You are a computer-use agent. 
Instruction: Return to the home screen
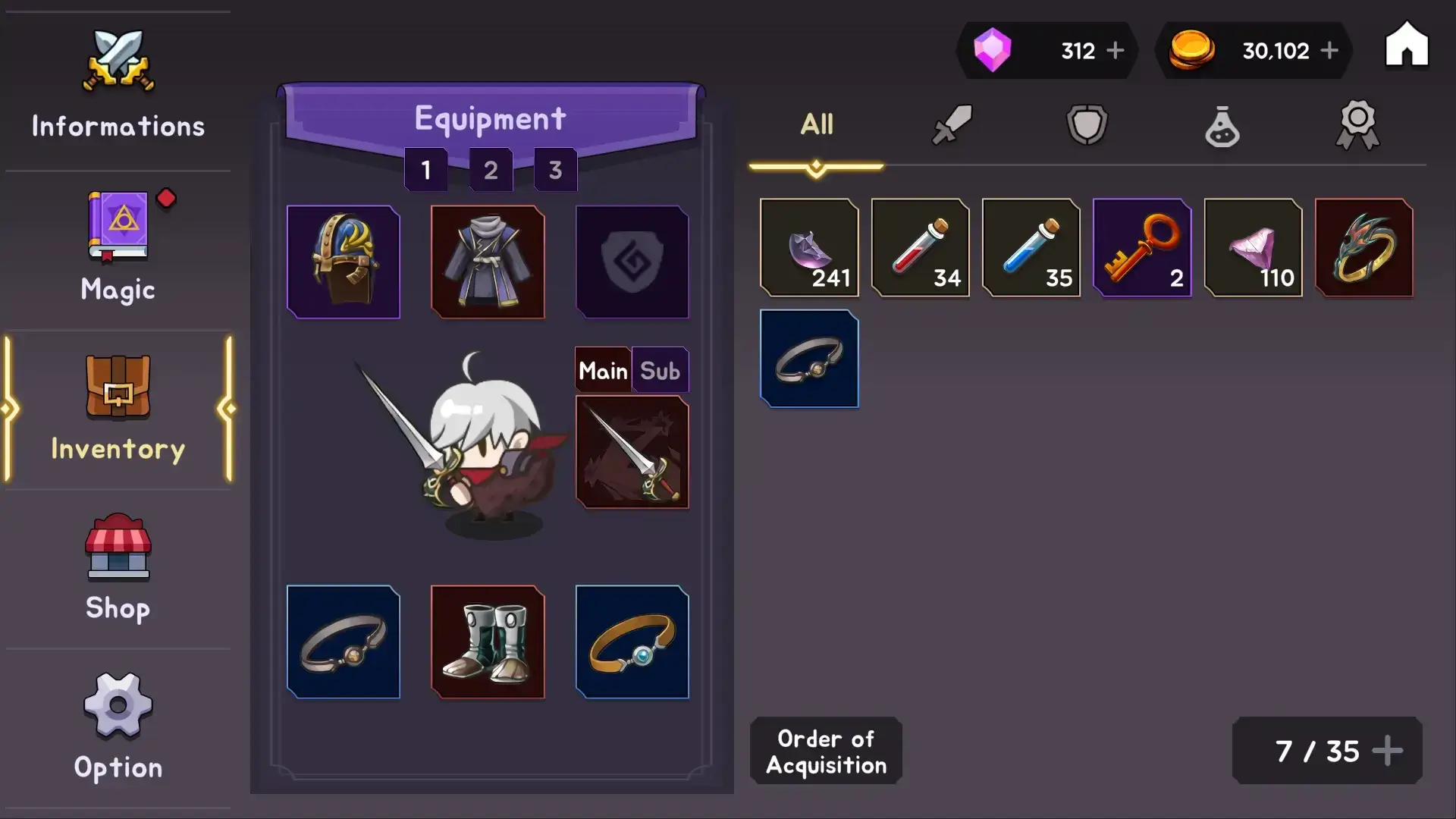point(1407,45)
